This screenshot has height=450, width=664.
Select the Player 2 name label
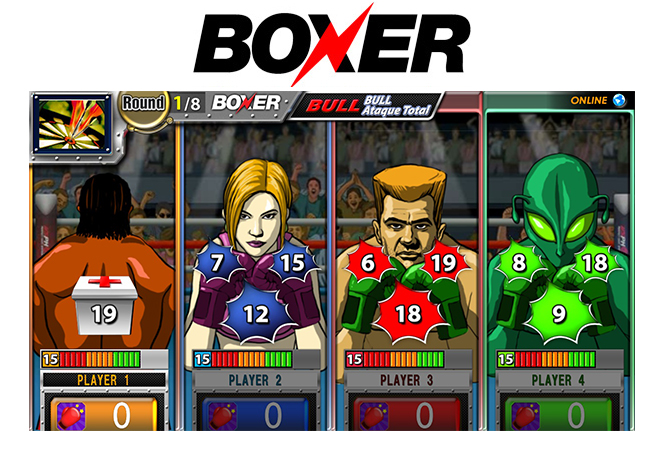[256, 380]
